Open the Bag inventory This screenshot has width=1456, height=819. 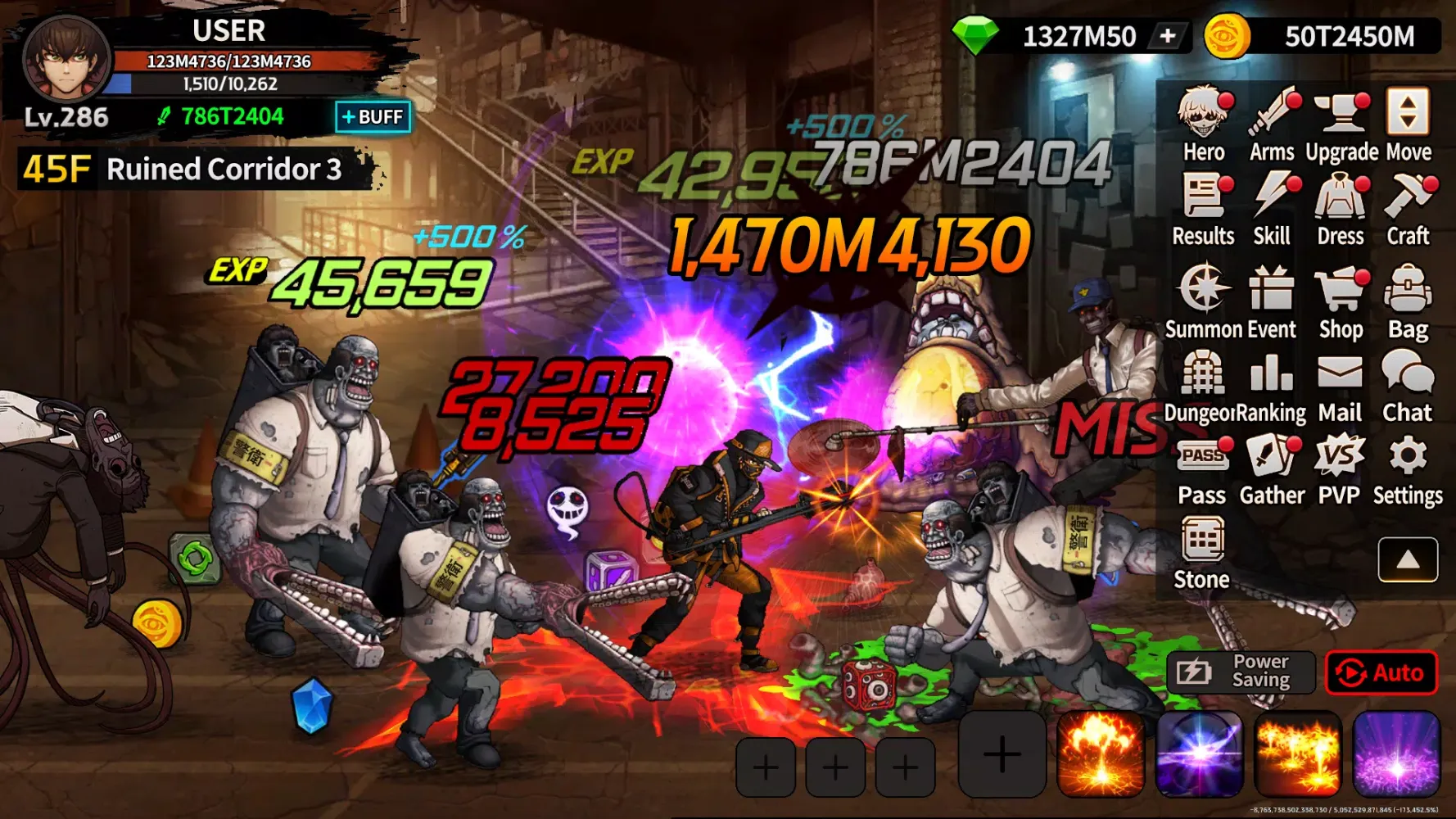click(1408, 301)
